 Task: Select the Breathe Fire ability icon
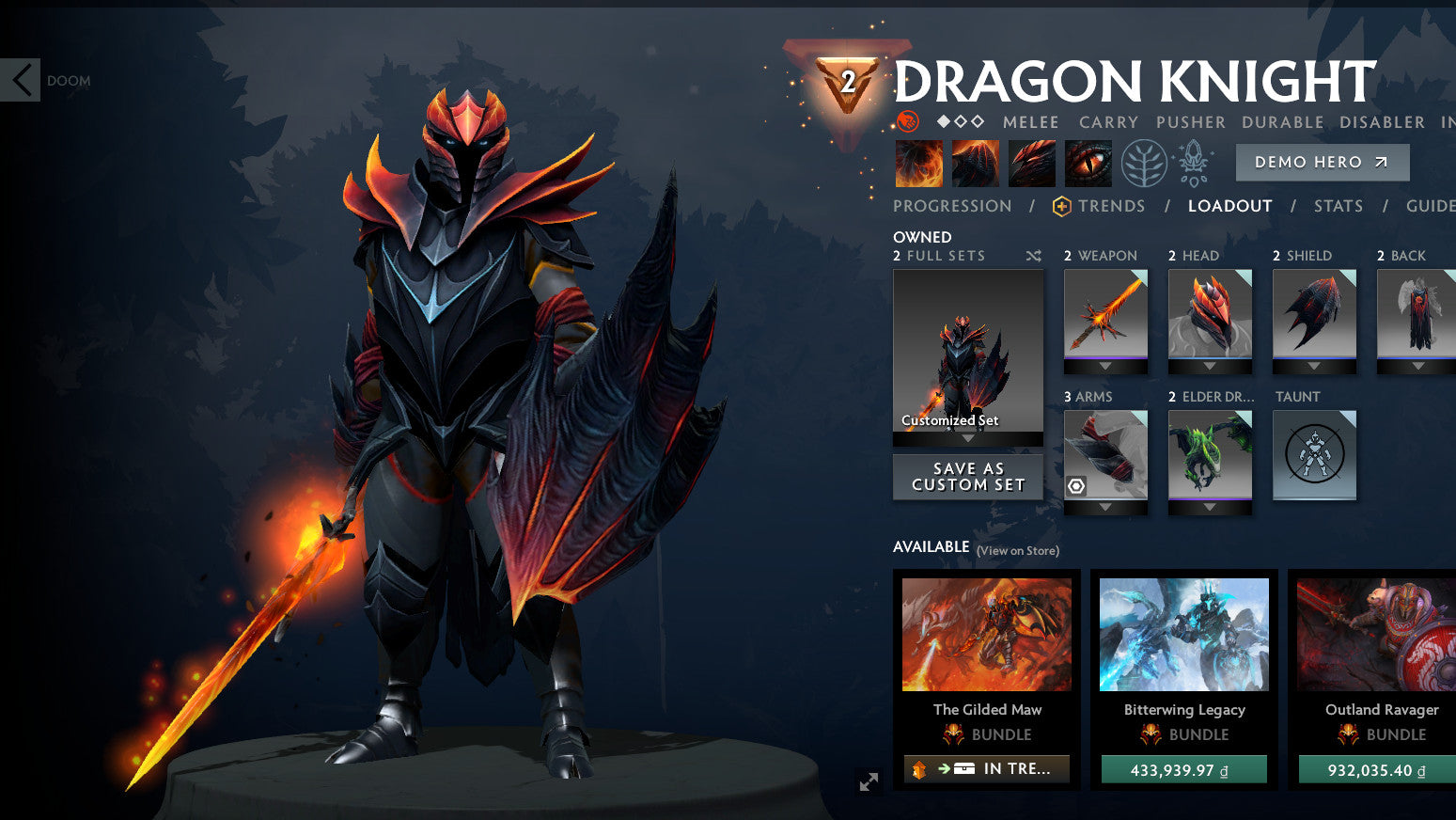point(918,162)
